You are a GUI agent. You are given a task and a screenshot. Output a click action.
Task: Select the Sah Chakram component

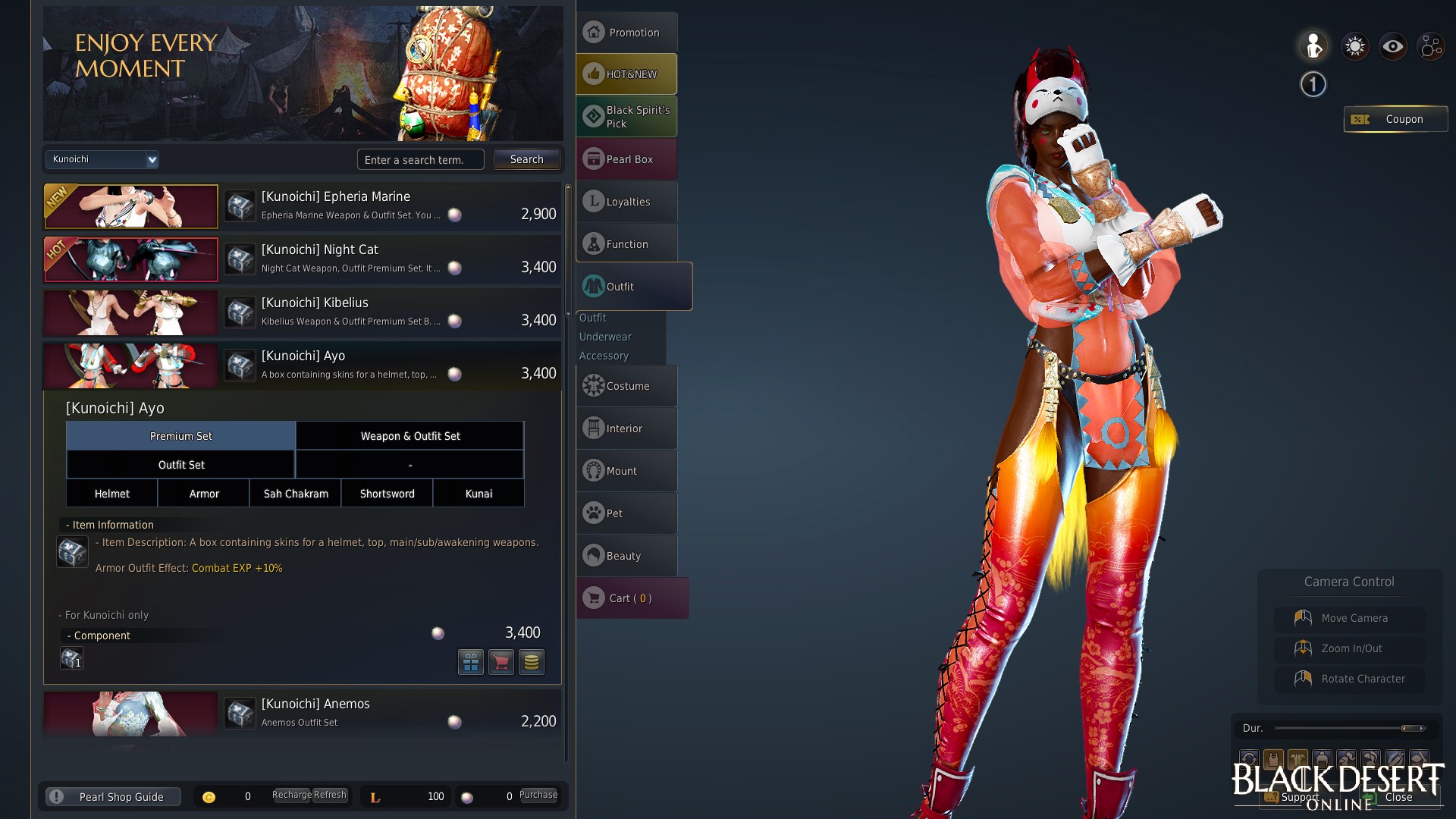tap(296, 494)
